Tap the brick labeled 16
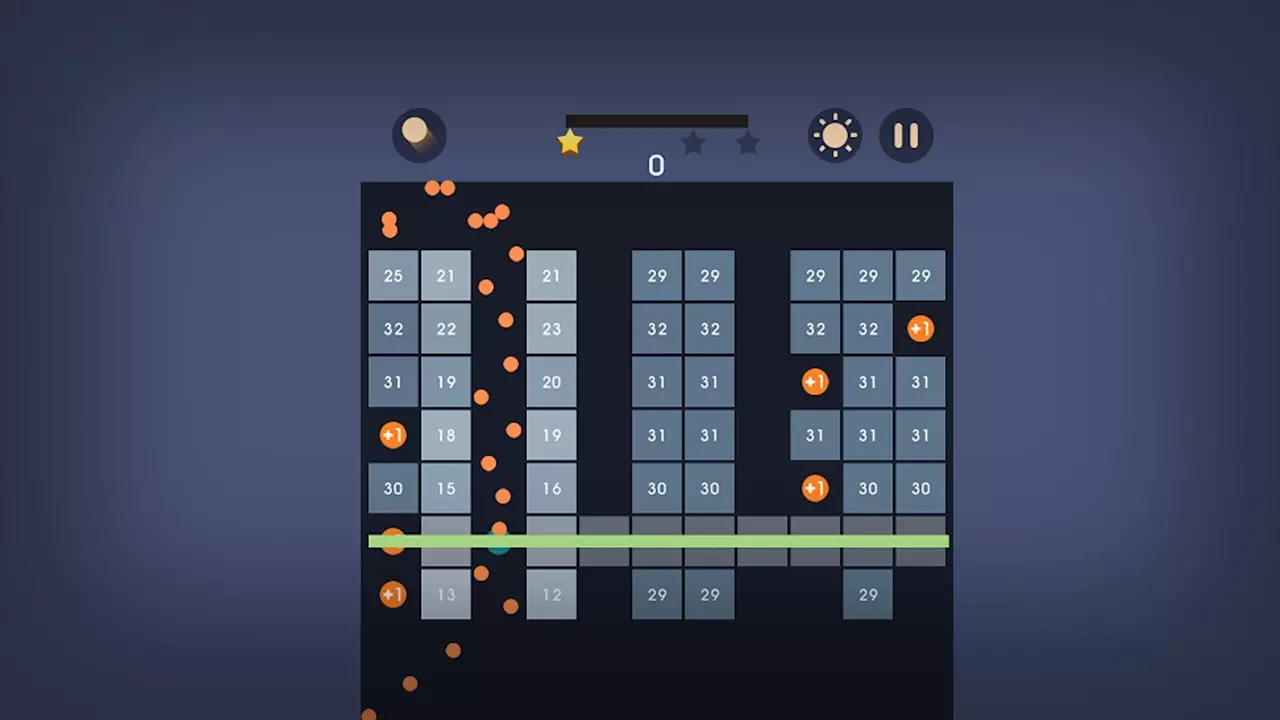This screenshot has height=720, width=1280. pyautogui.click(x=551, y=488)
